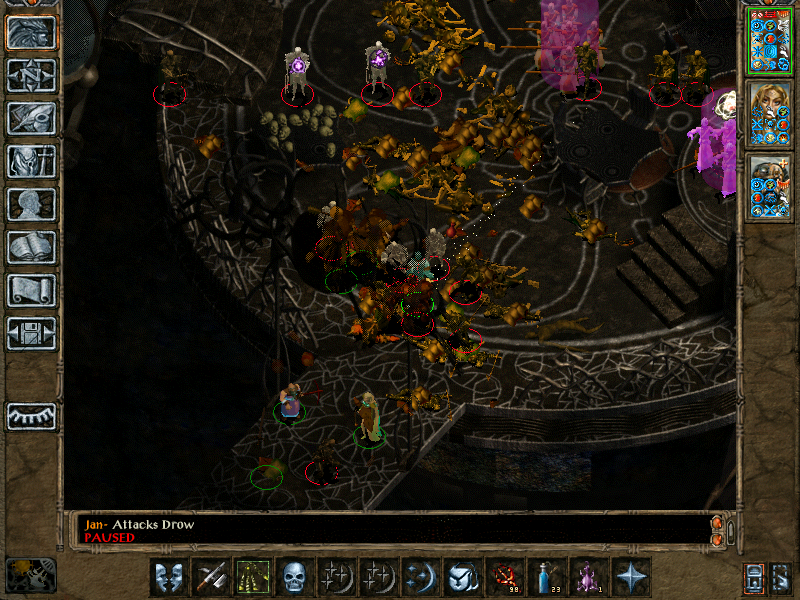
Task: Select the blonde woman party portrait
Action: click(x=769, y=113)
